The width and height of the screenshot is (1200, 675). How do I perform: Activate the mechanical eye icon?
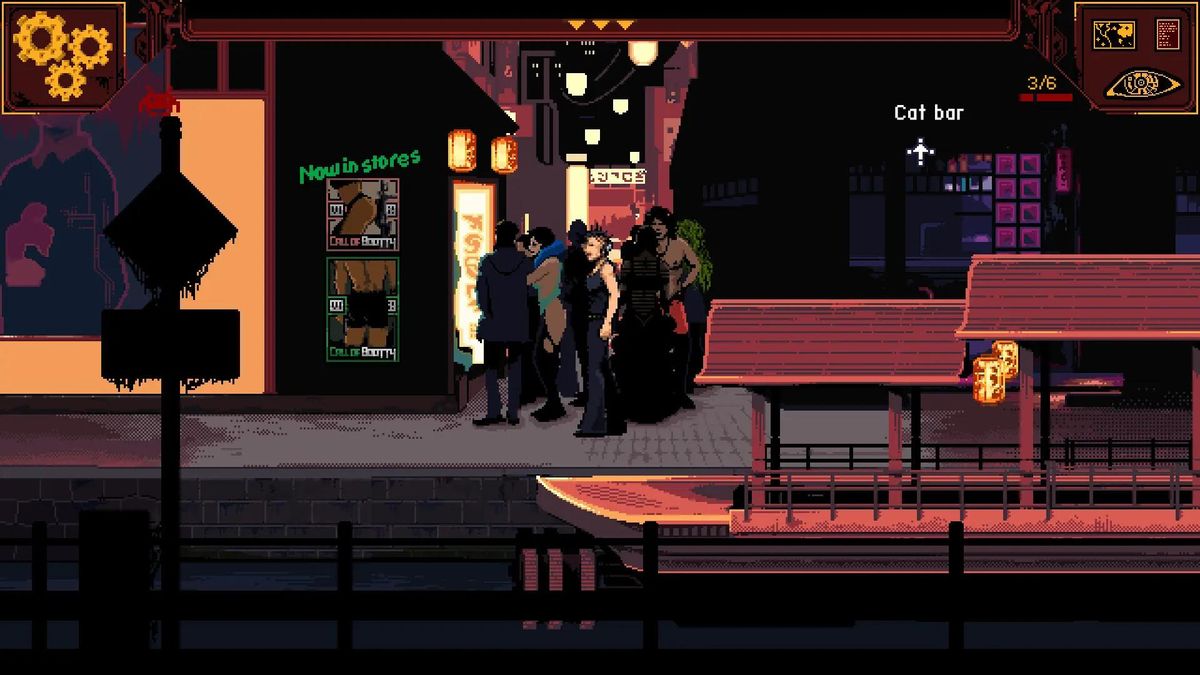tap(1140, 85)
